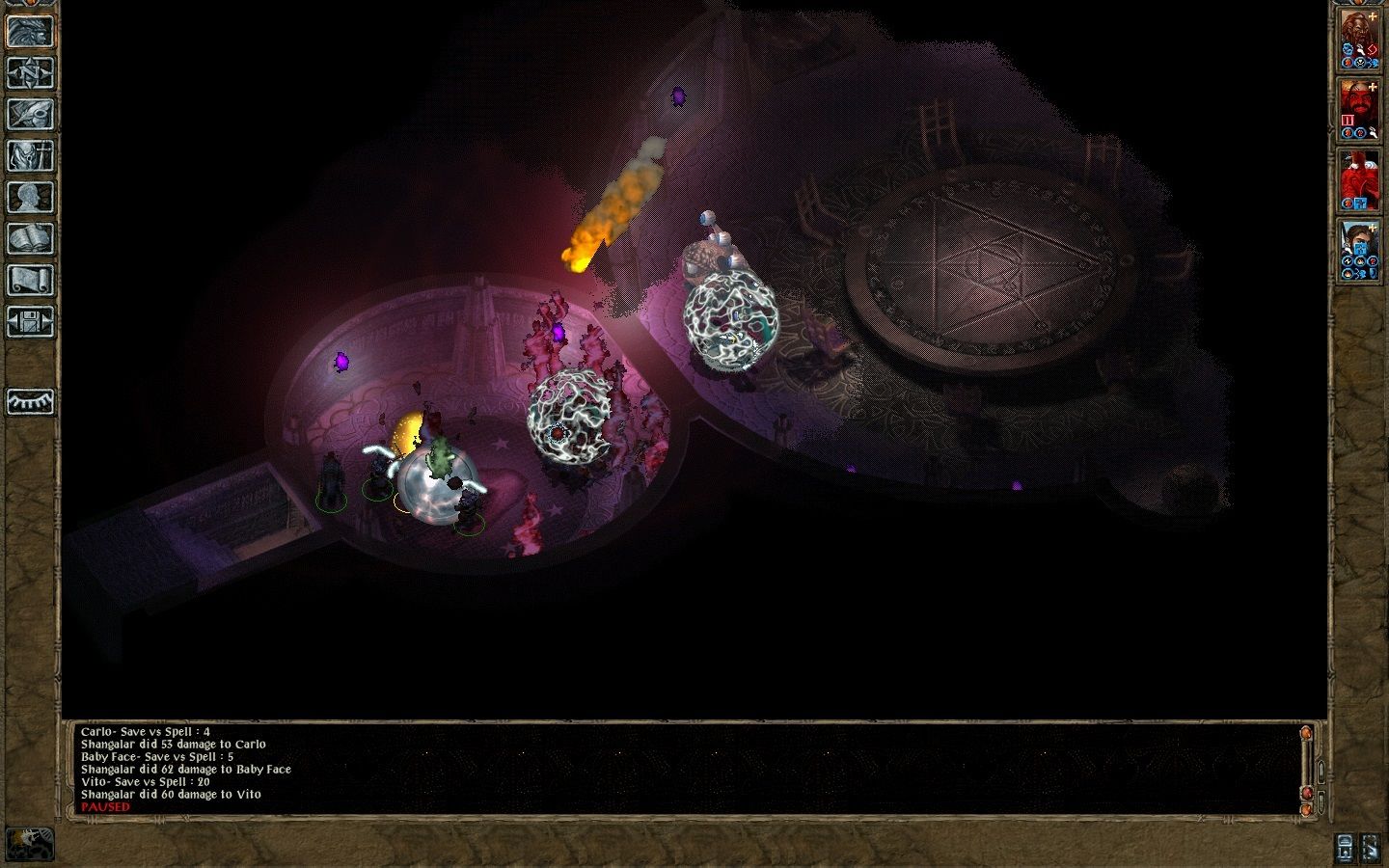Return to the game view via the dragon icon
This screenshot has width=1389, height=868.
(31, 31)
